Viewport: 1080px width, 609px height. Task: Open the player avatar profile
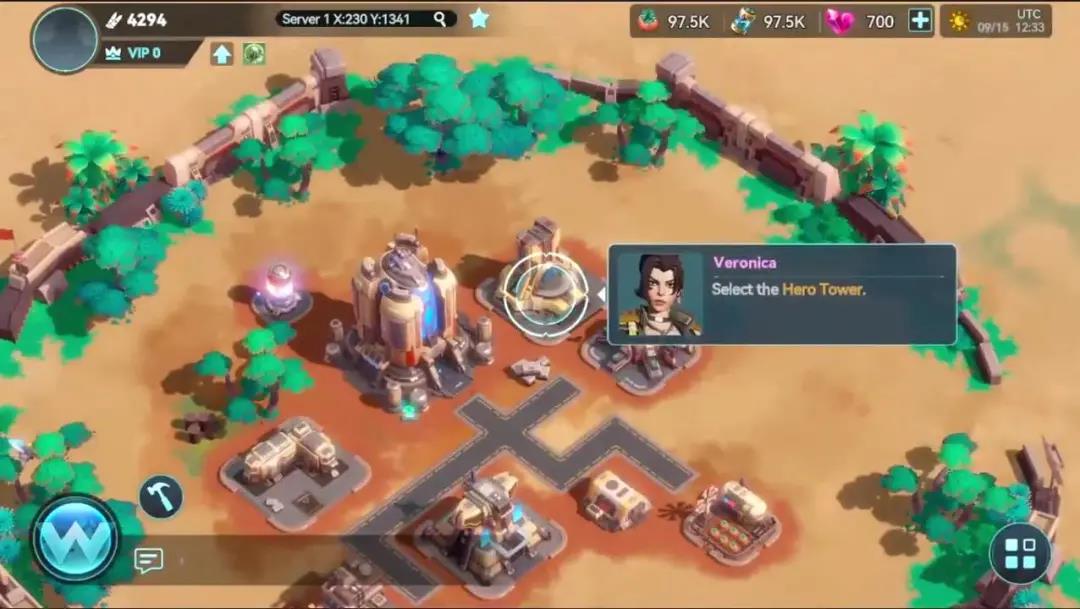pyautogui.click(x=64, y=39)
